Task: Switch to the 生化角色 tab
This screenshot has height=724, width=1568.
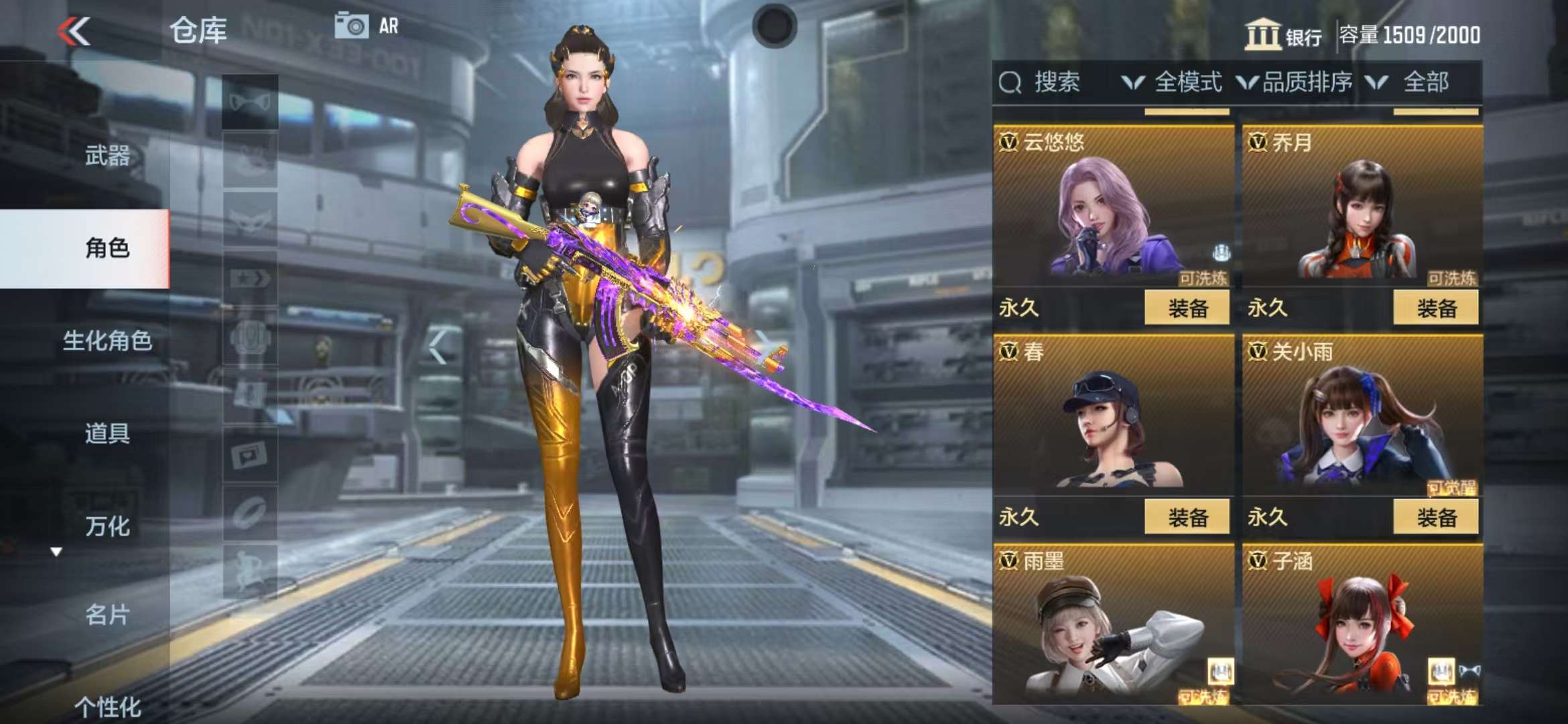Action: 107,341
